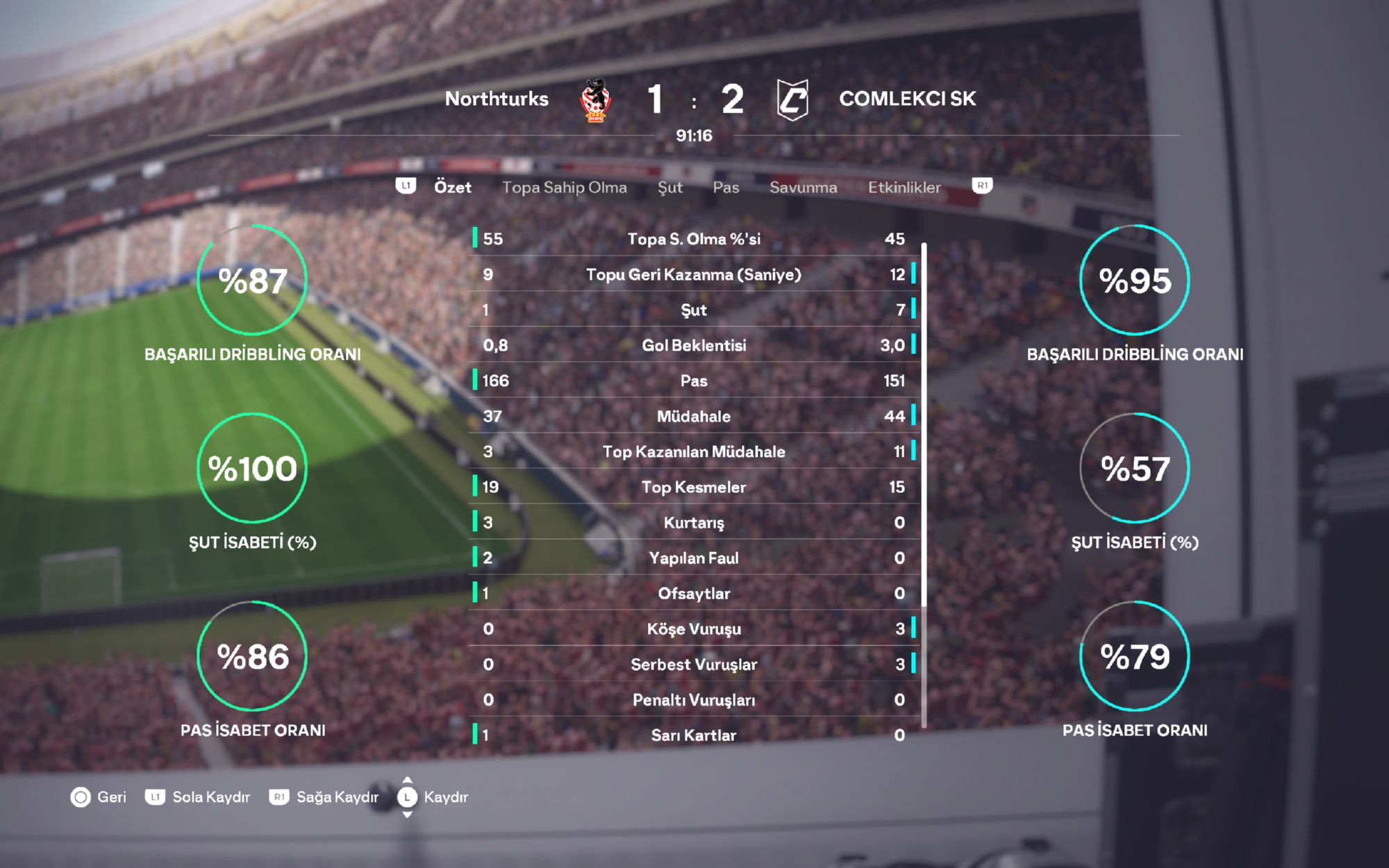Screen dimensions: 1389x868
Task: Select the Topa S. Olma %'si row
Action: pyautogui.click(x=694, y=239)
